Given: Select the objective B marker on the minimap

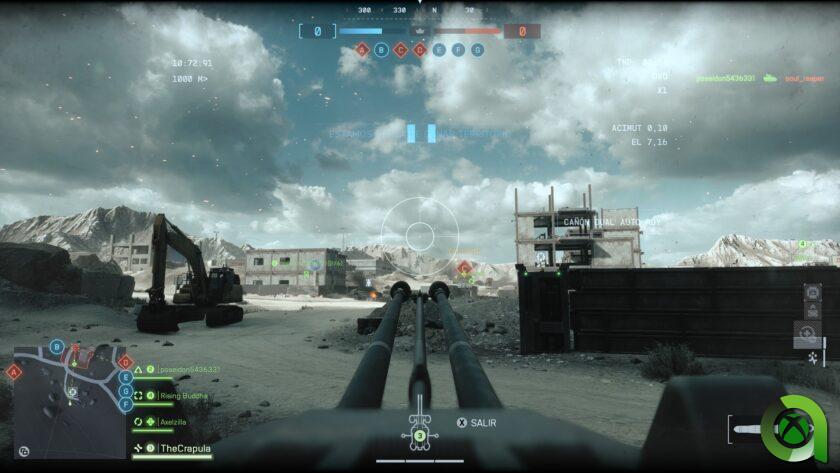Looking at the screenshot, I should (57, 347).
